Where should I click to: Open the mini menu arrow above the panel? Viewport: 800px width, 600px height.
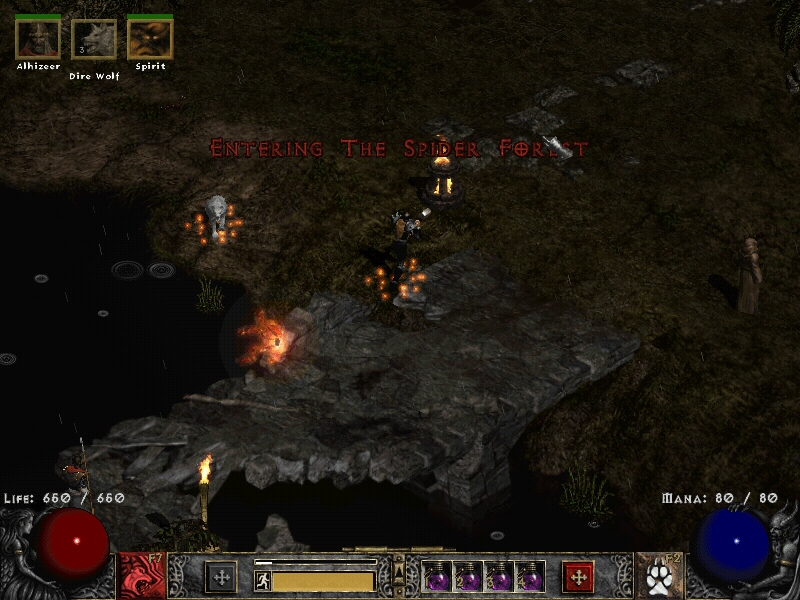point(399,566)
